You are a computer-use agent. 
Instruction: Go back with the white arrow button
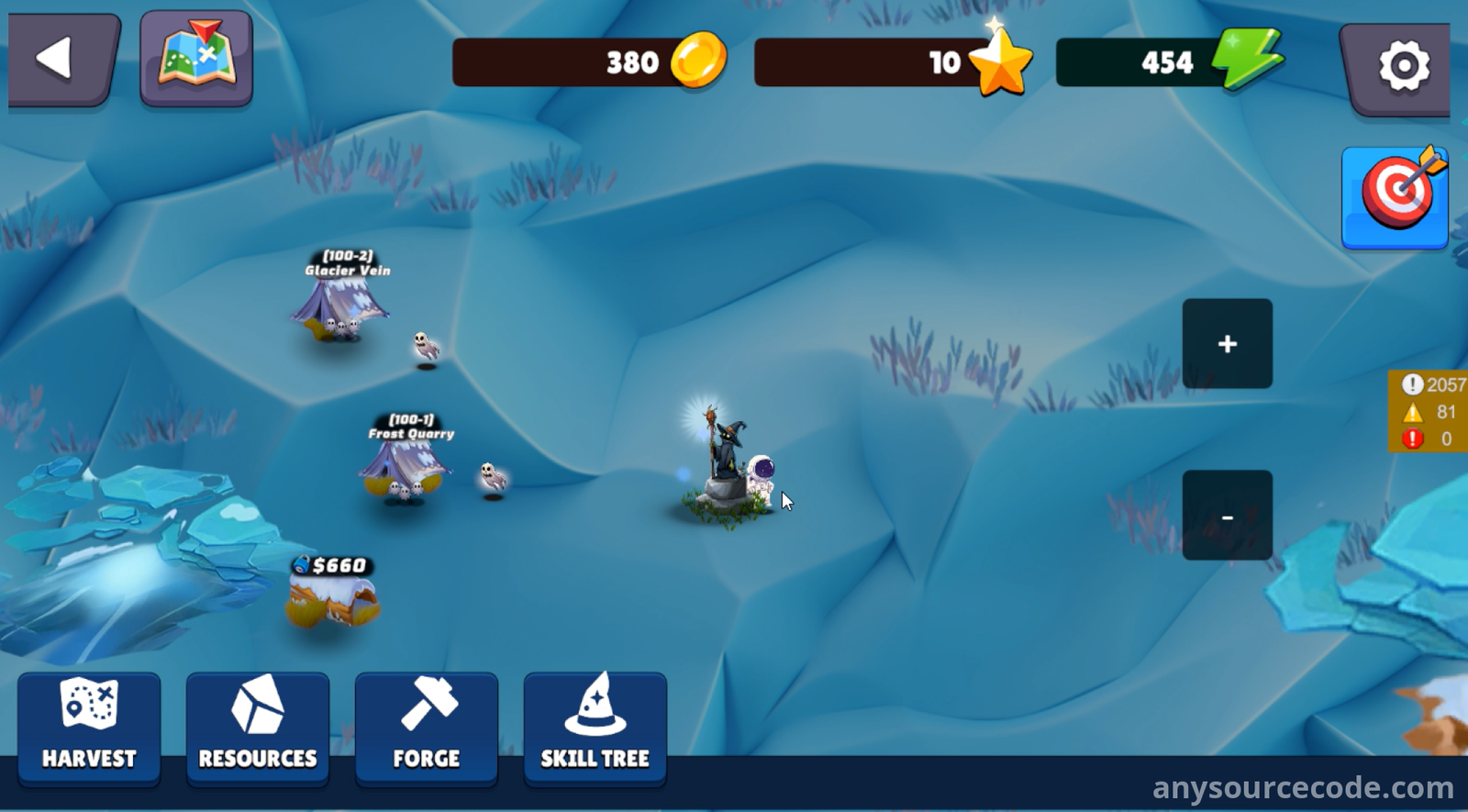pos(61,60)
